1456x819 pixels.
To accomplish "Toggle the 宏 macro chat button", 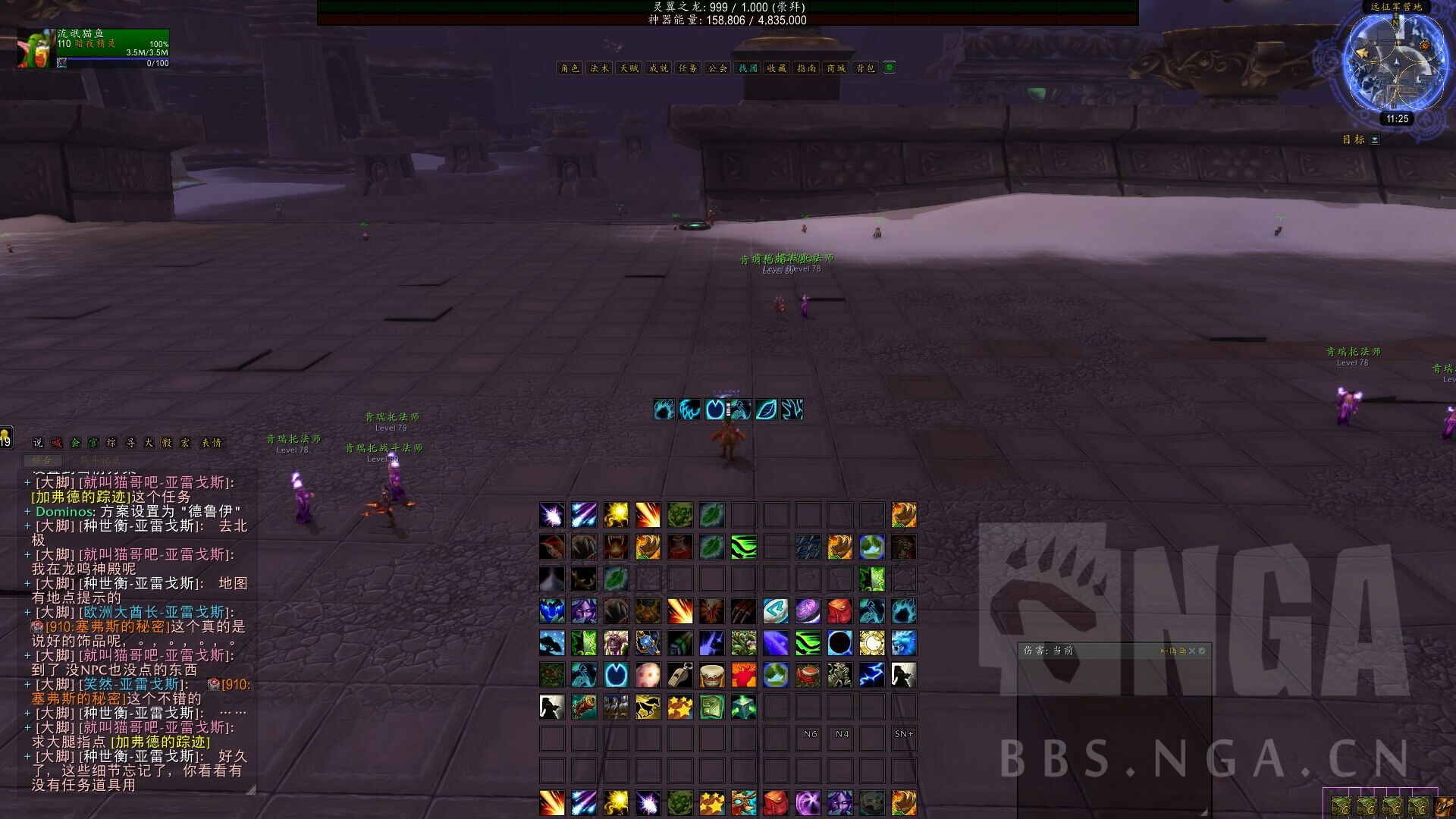I will [x=187, y=442].
